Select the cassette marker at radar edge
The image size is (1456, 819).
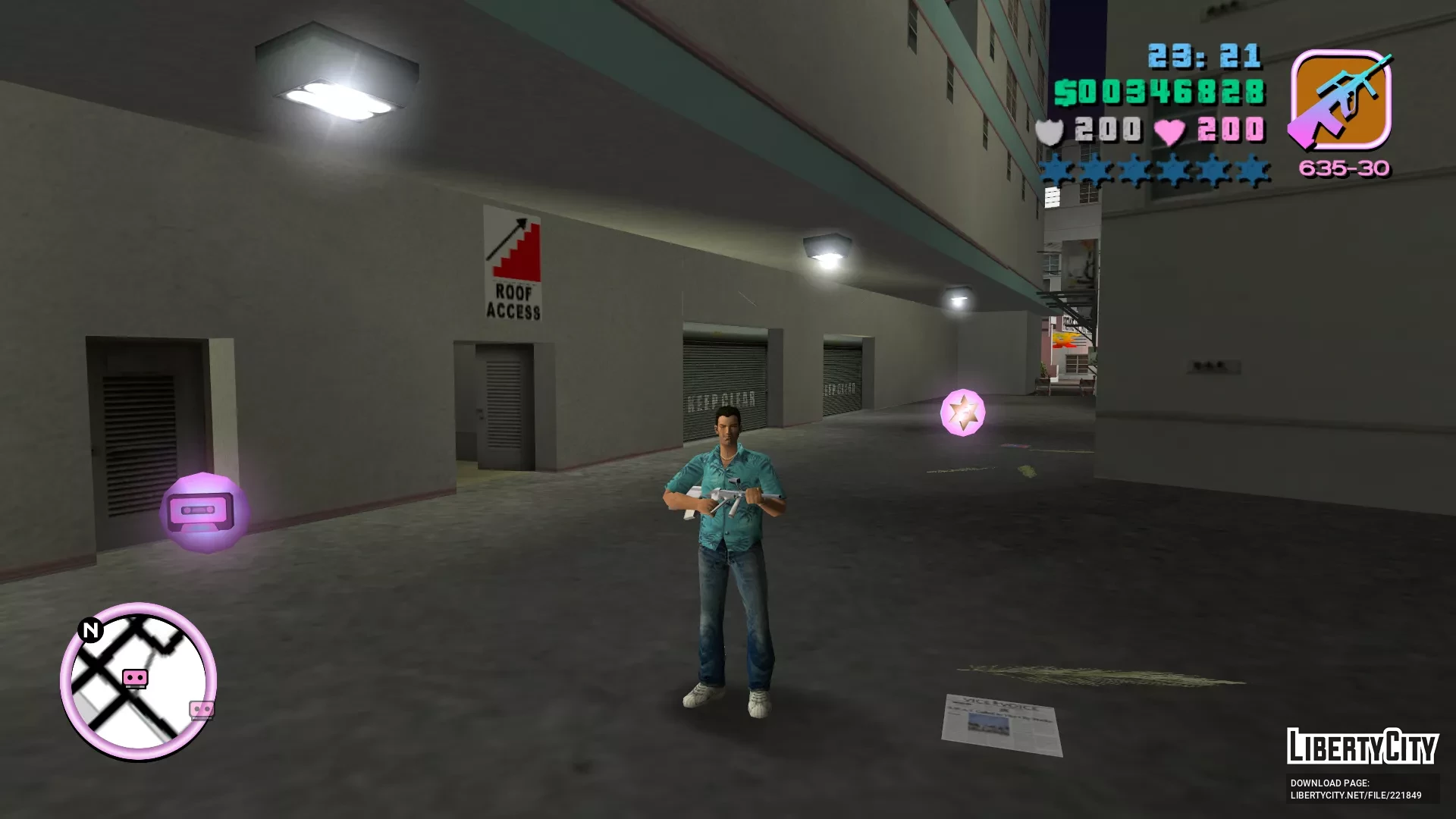[x=202, y=709]
